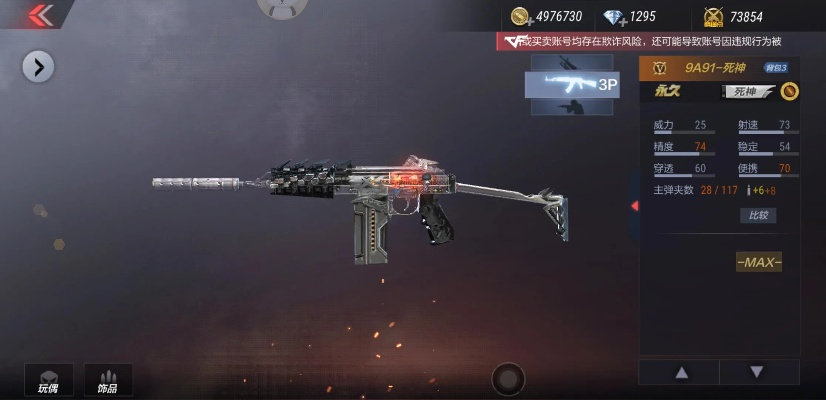Open the 饰品 accessories menu
826x400 pixels.
tap(107, 379)
